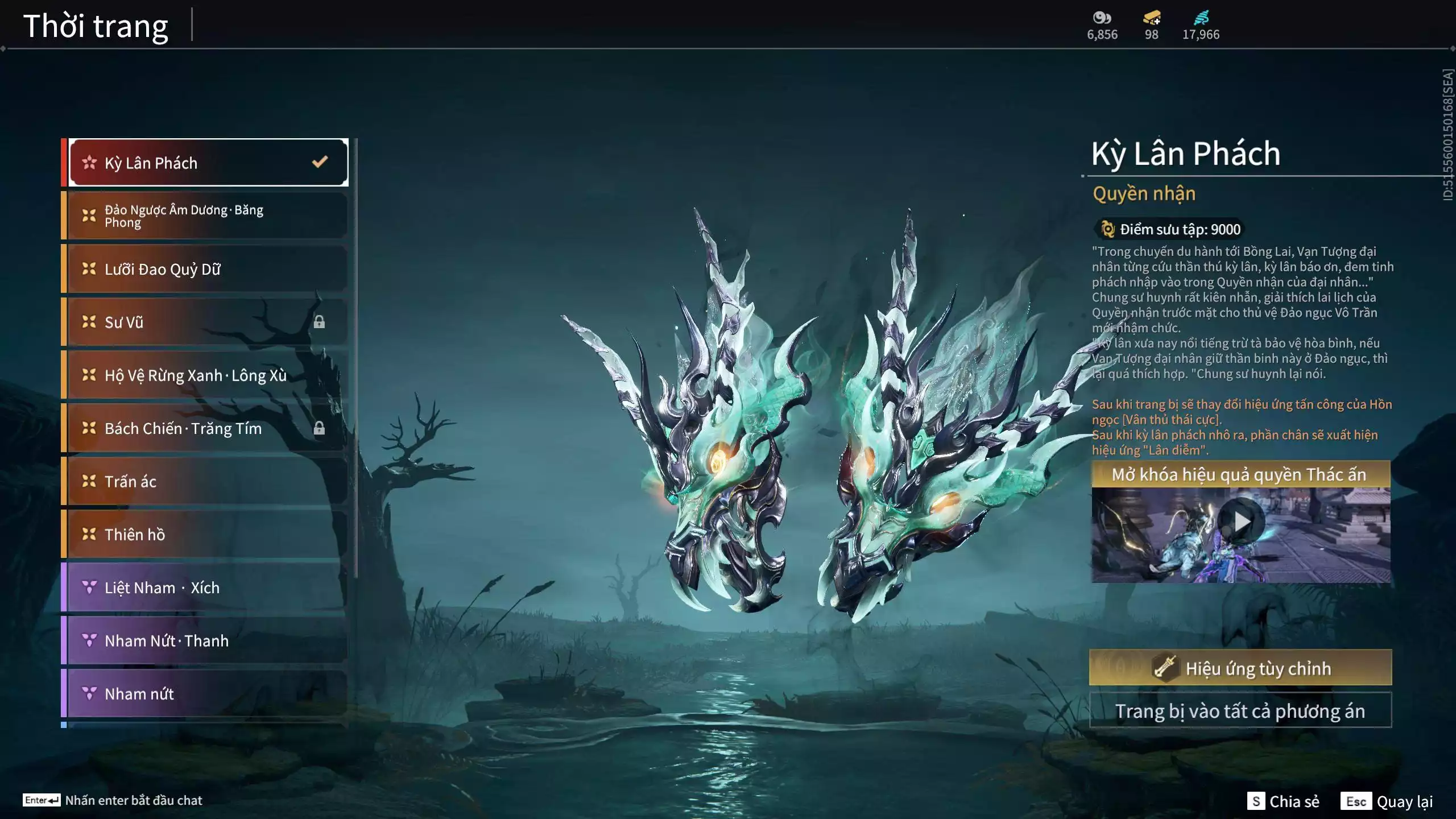Click the teal feather currency icon

click(1201, 18)
